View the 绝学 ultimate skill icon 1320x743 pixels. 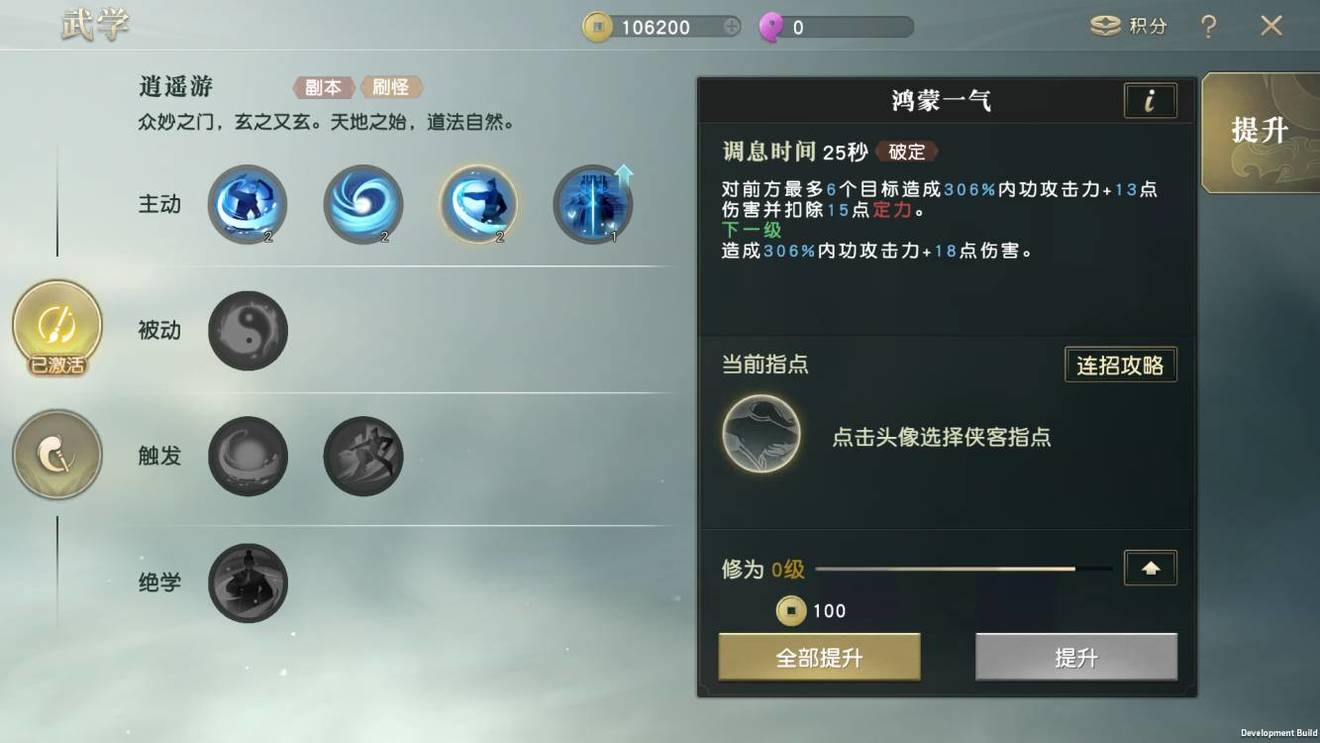[x=247, y=584]
